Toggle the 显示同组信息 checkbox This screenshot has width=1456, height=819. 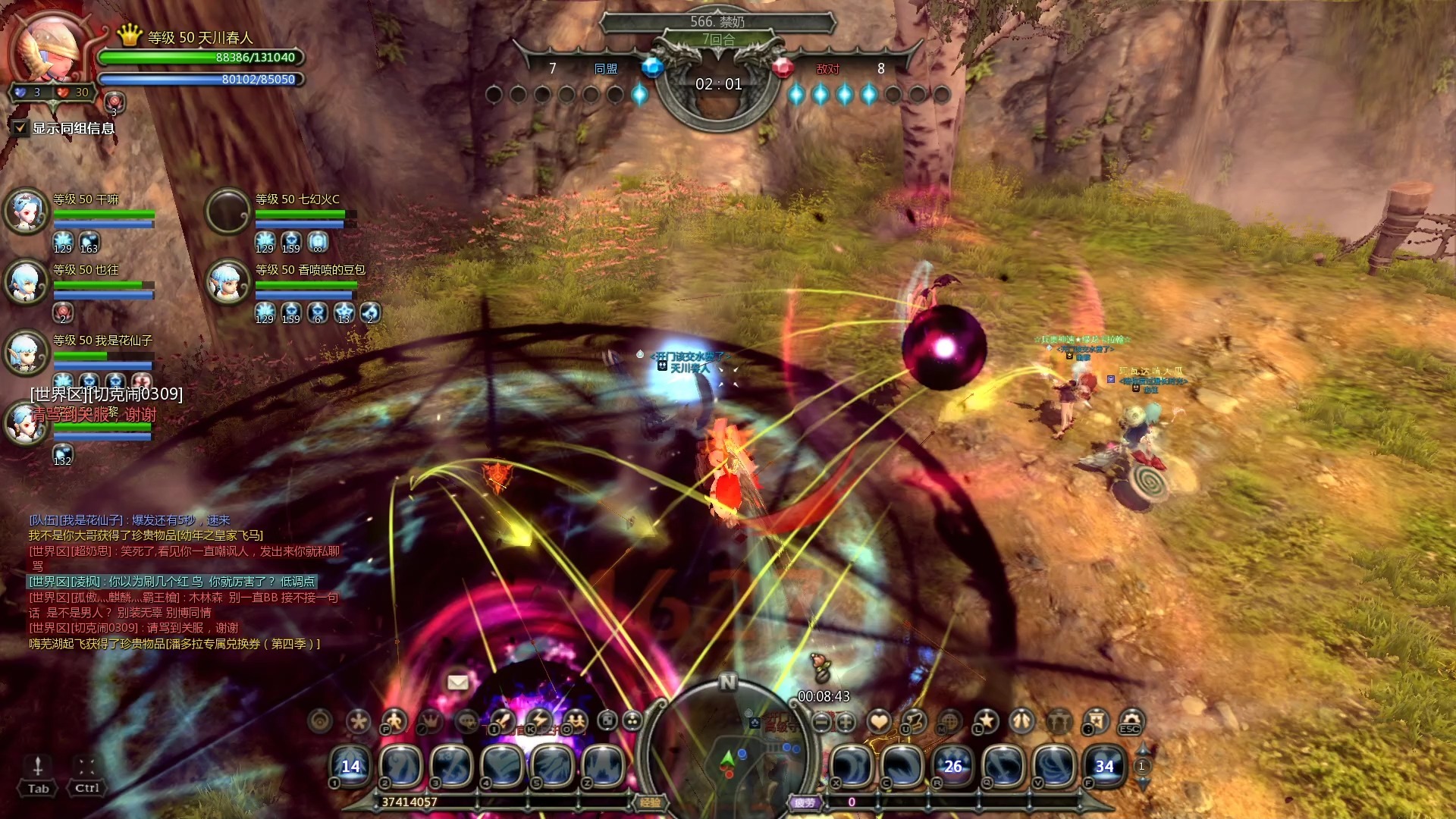point(20,128)
